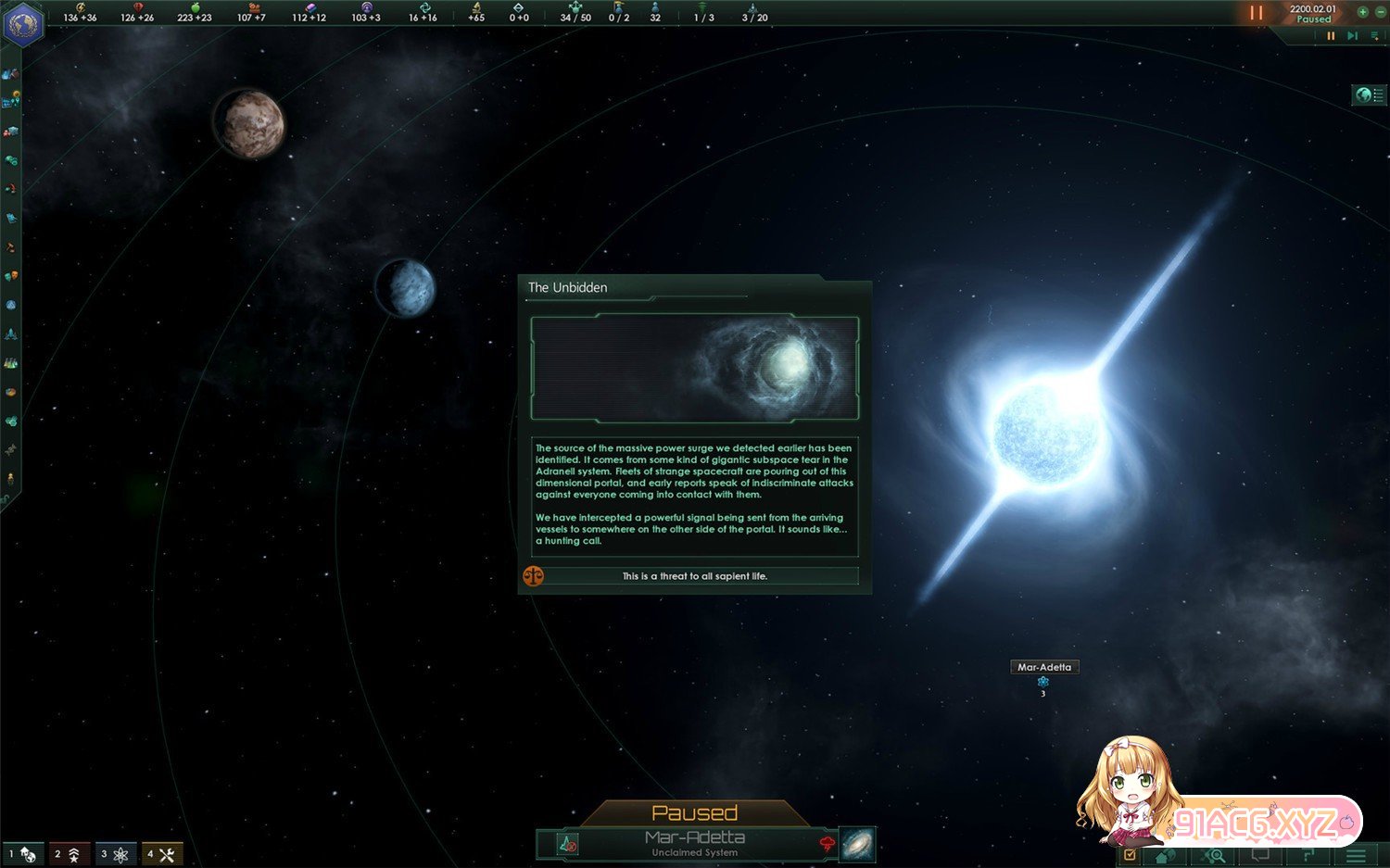1390x868 pixels.
Task: Click the hostile red icon beside system name
Action: pos(827,843)
